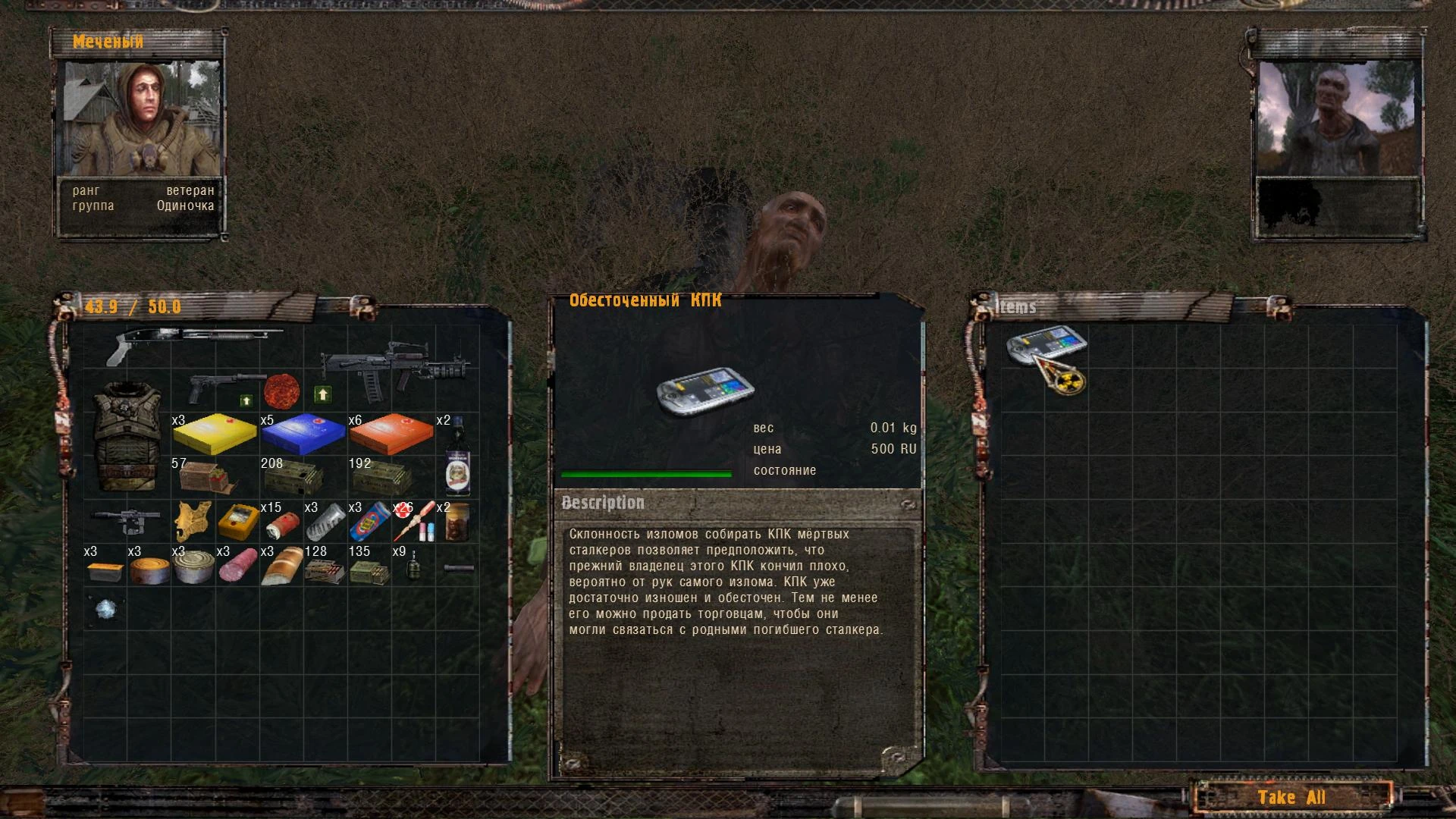The height and width of the screenshot is (819, 1456).
Task: Select the orange scientific medkit stack x6
Action: [390, 434]
